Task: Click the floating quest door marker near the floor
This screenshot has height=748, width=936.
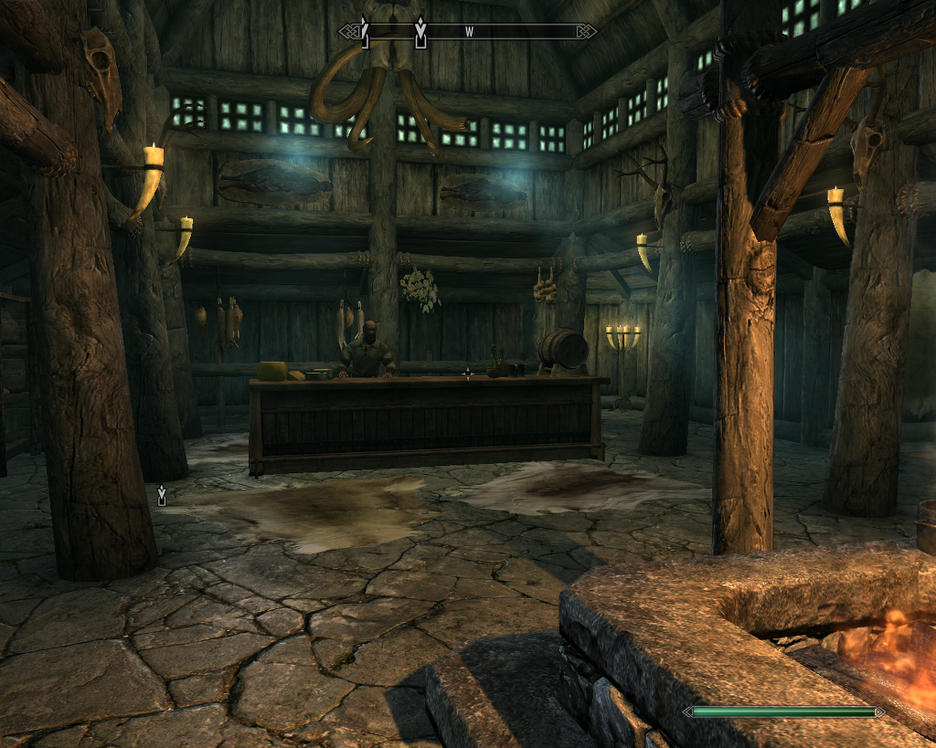Action: click(162, 494)
